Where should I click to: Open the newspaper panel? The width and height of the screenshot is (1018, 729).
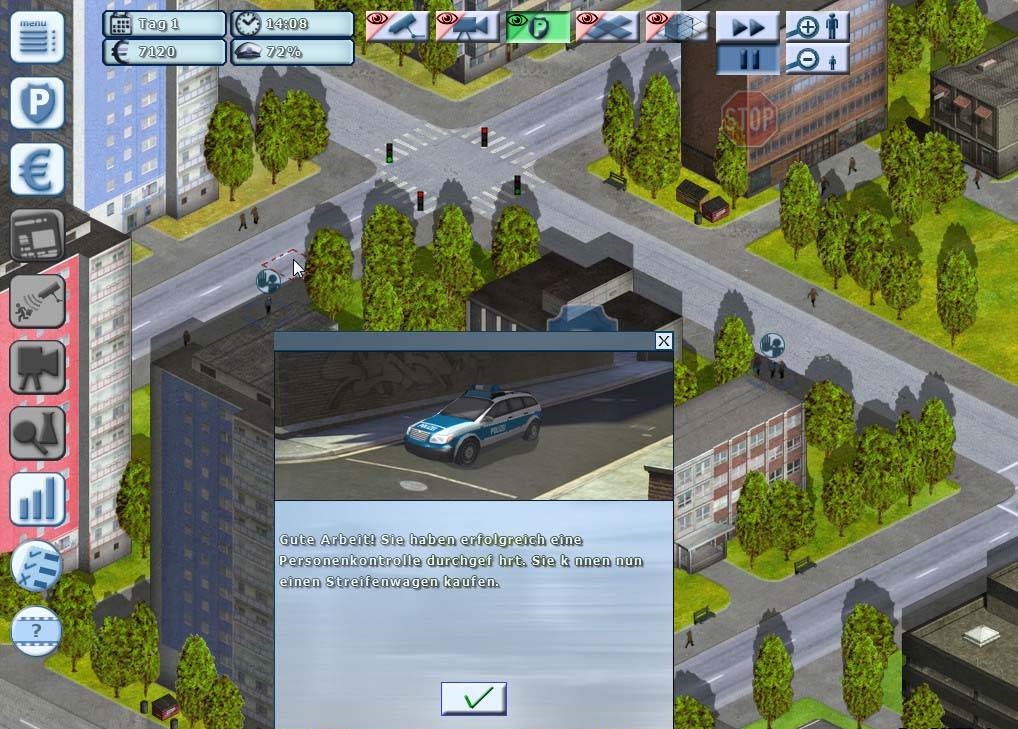point(37,235)
